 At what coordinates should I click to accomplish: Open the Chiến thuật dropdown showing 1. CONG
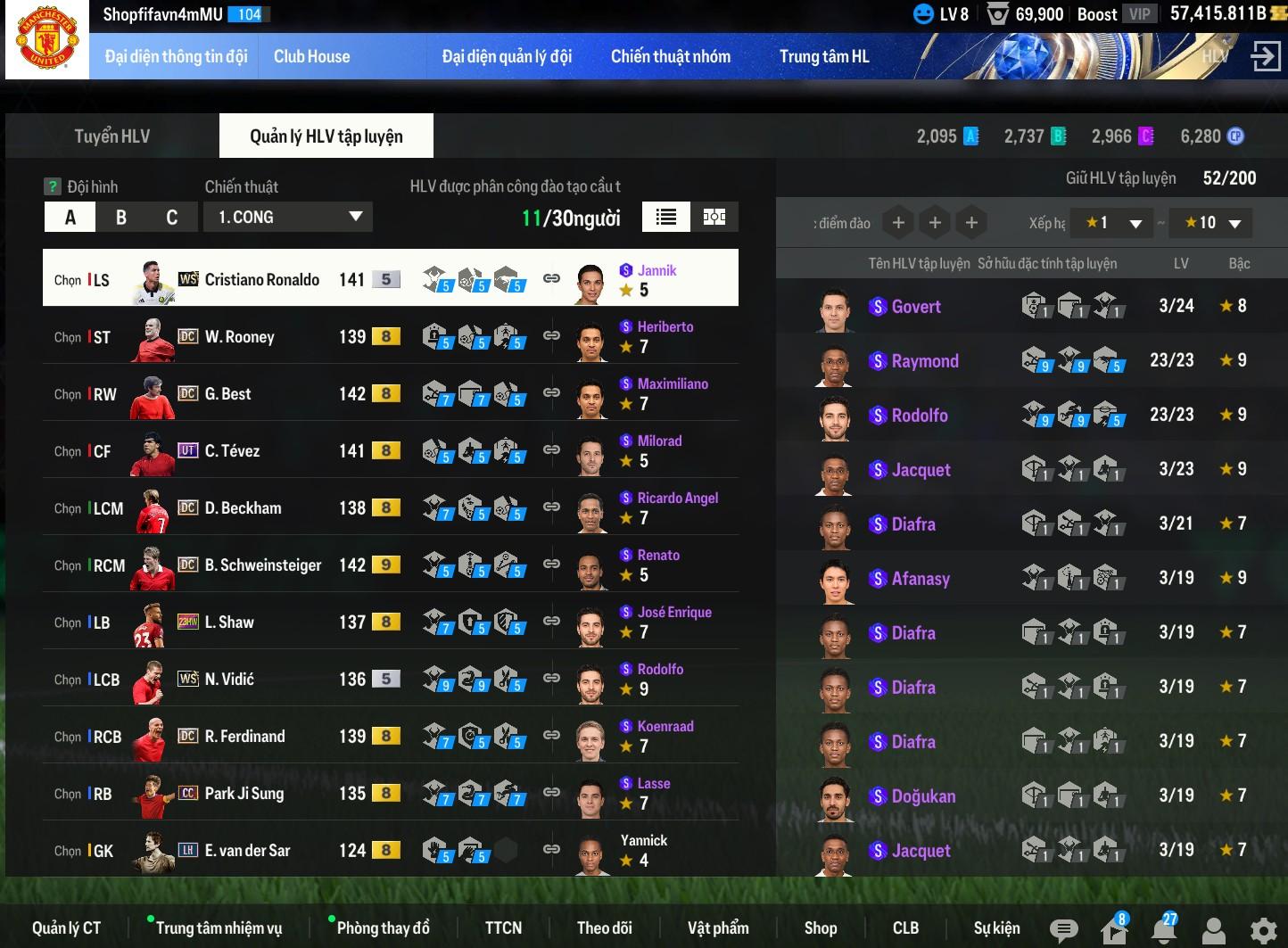pyautogui.click(x=289, y=217)
